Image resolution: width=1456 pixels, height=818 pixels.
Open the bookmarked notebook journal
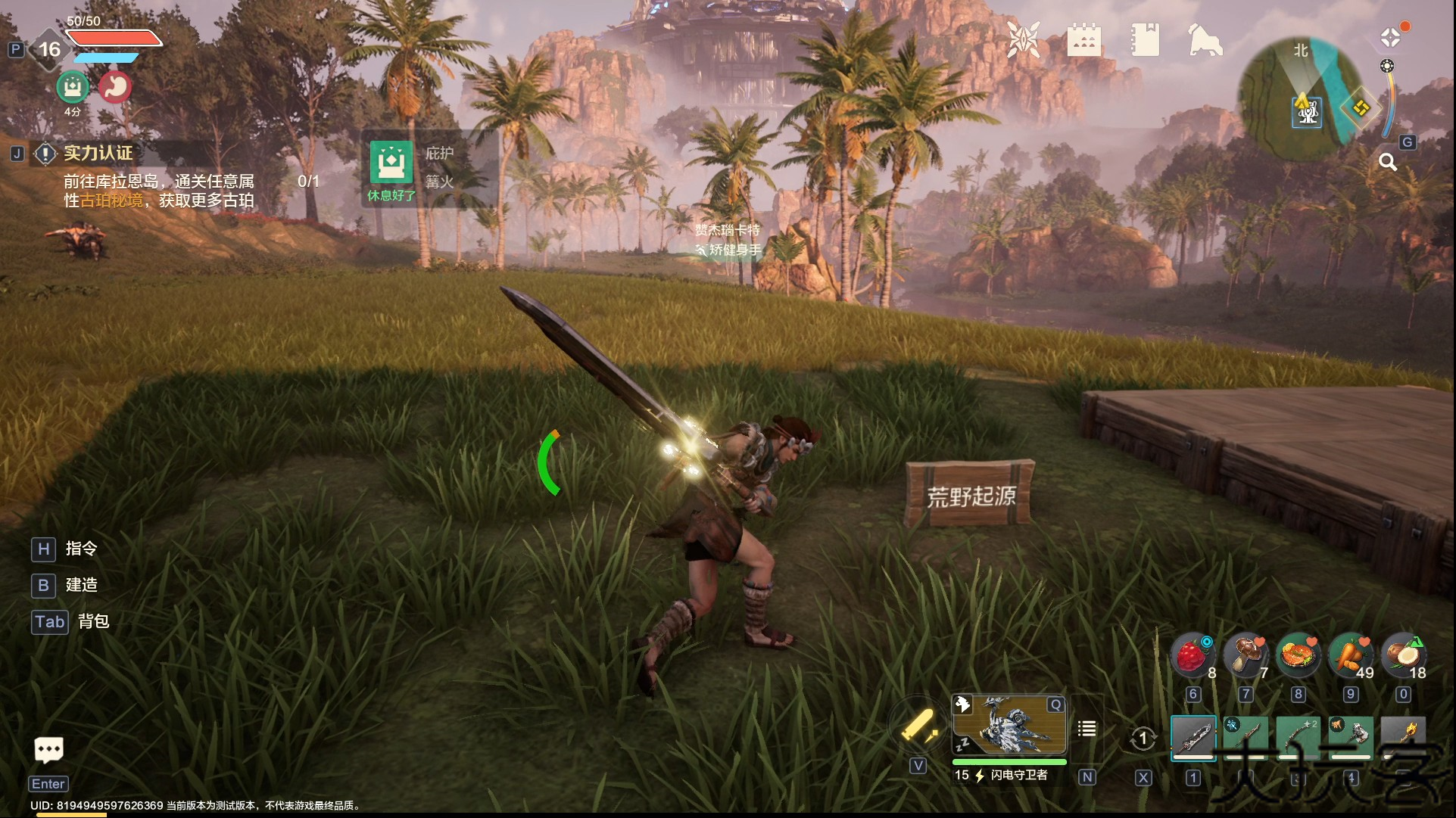1145,39
